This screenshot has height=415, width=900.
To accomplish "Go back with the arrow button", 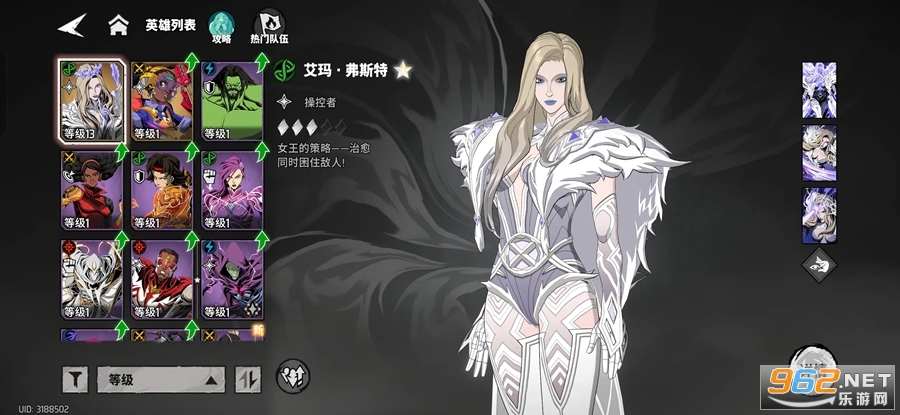I will (72, 25).
